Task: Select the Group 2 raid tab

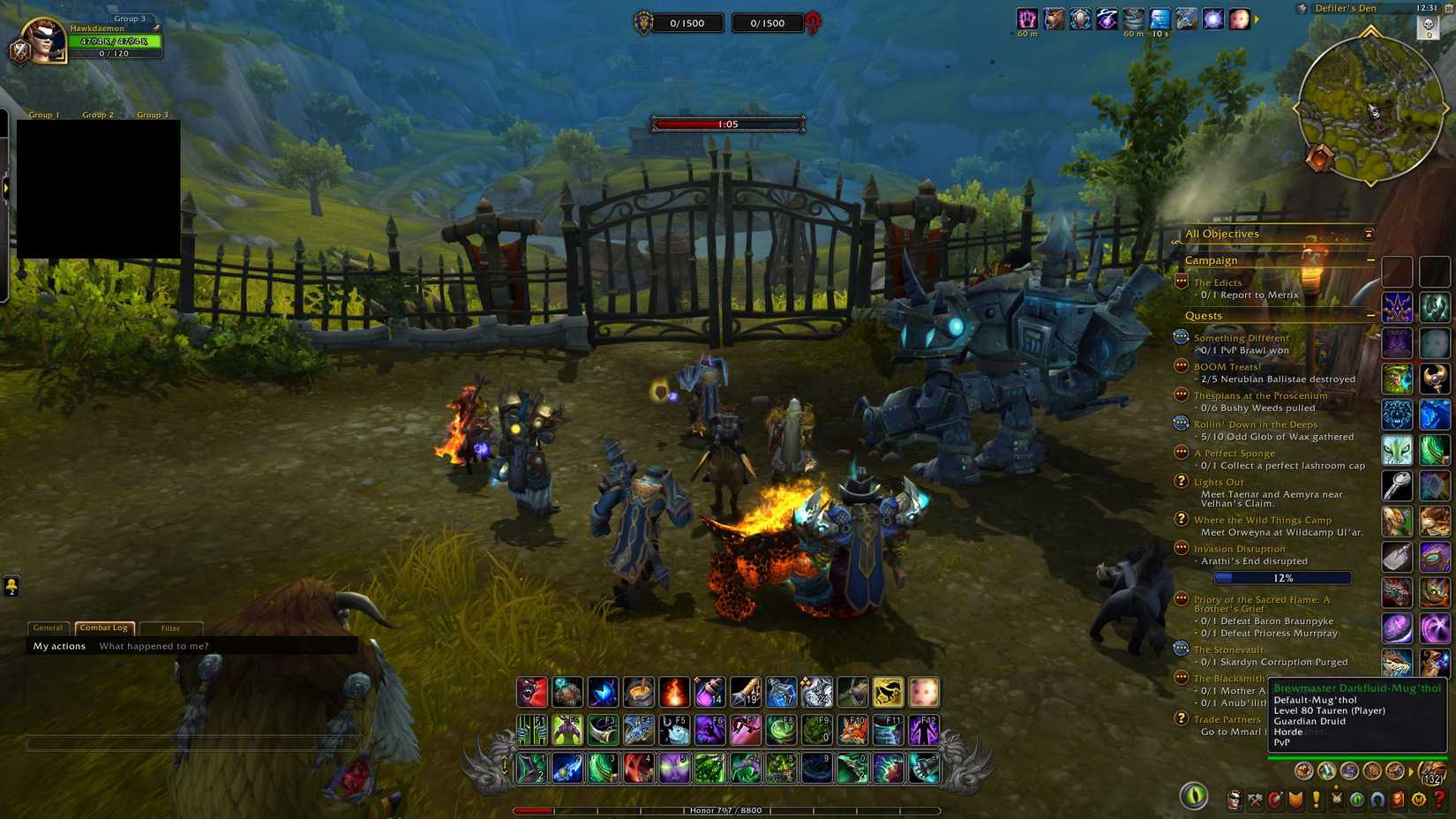Action: (97, 114)
